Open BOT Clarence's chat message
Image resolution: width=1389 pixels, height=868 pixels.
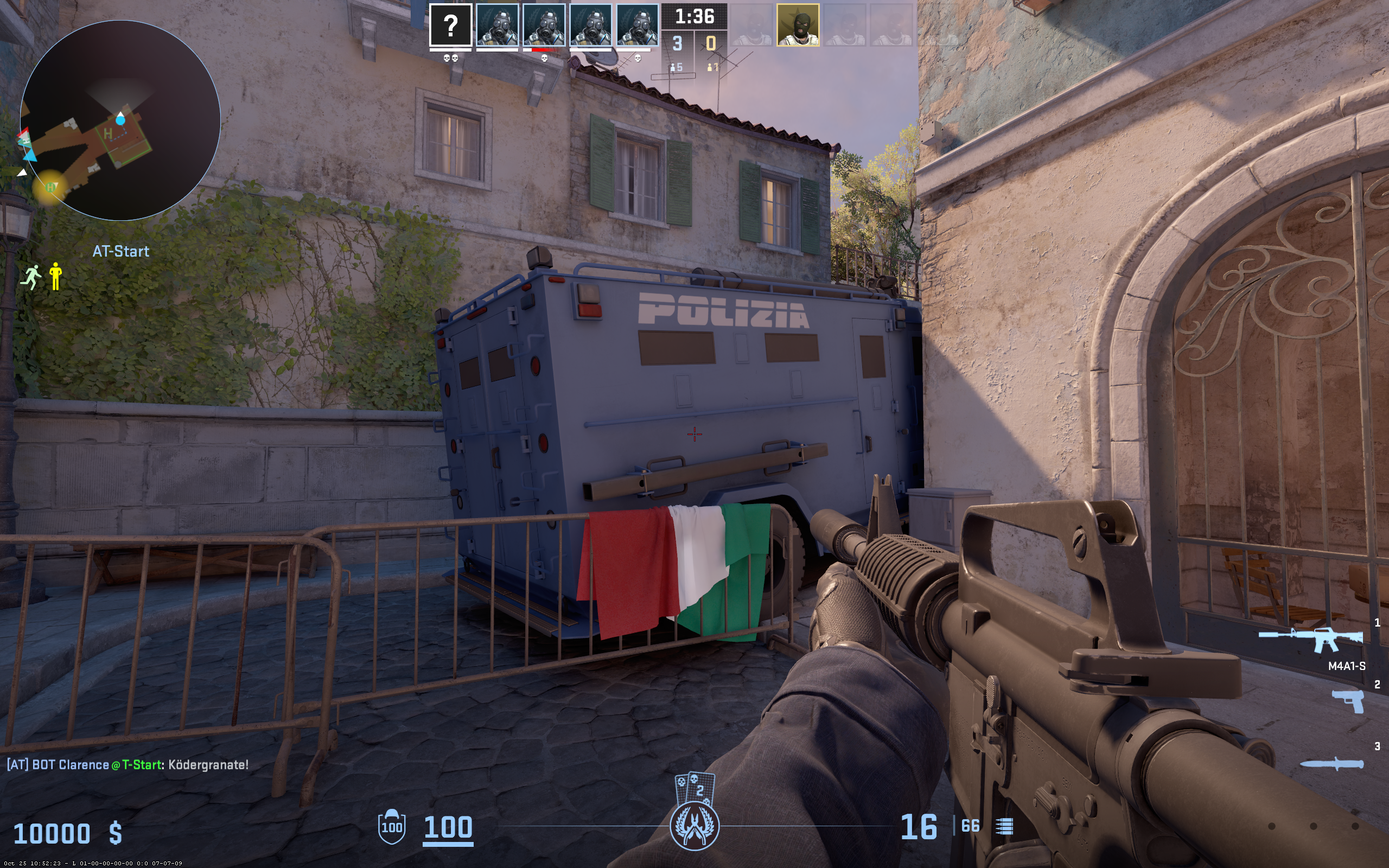(128, 765)
